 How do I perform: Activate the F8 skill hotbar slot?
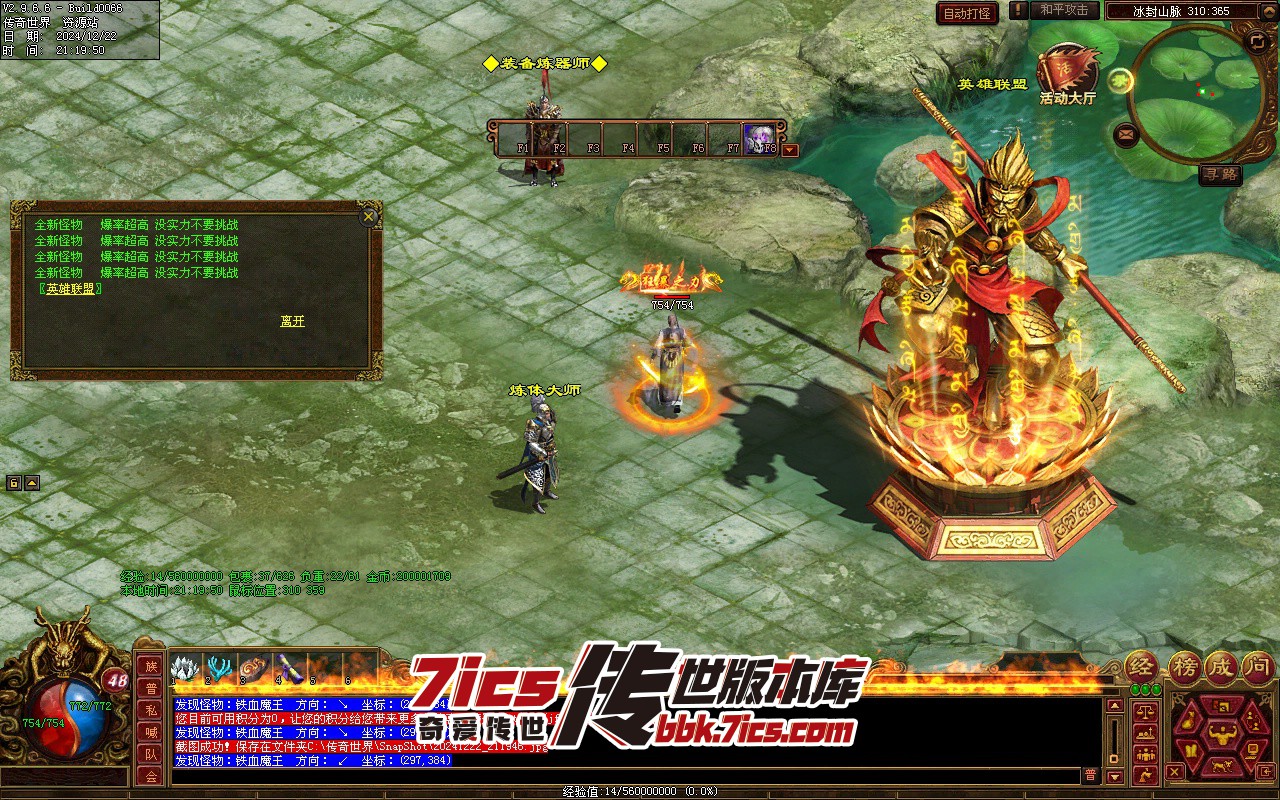coord(760,138)
